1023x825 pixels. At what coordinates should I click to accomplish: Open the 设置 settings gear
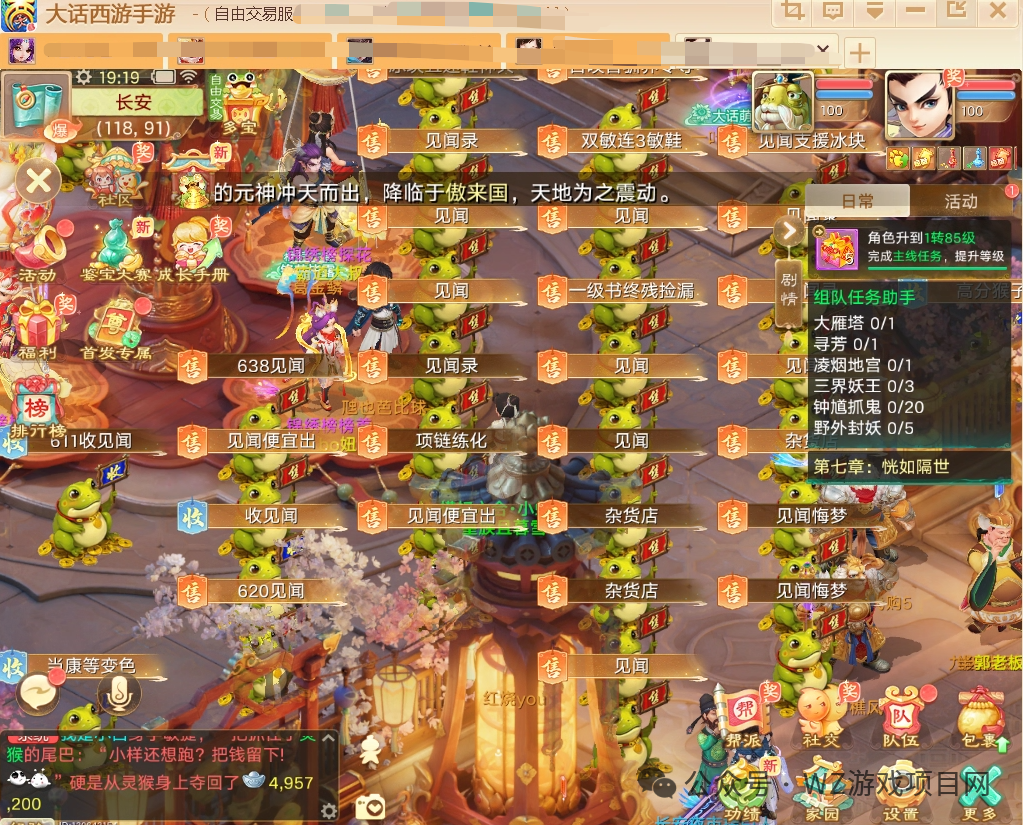[900, 790]
